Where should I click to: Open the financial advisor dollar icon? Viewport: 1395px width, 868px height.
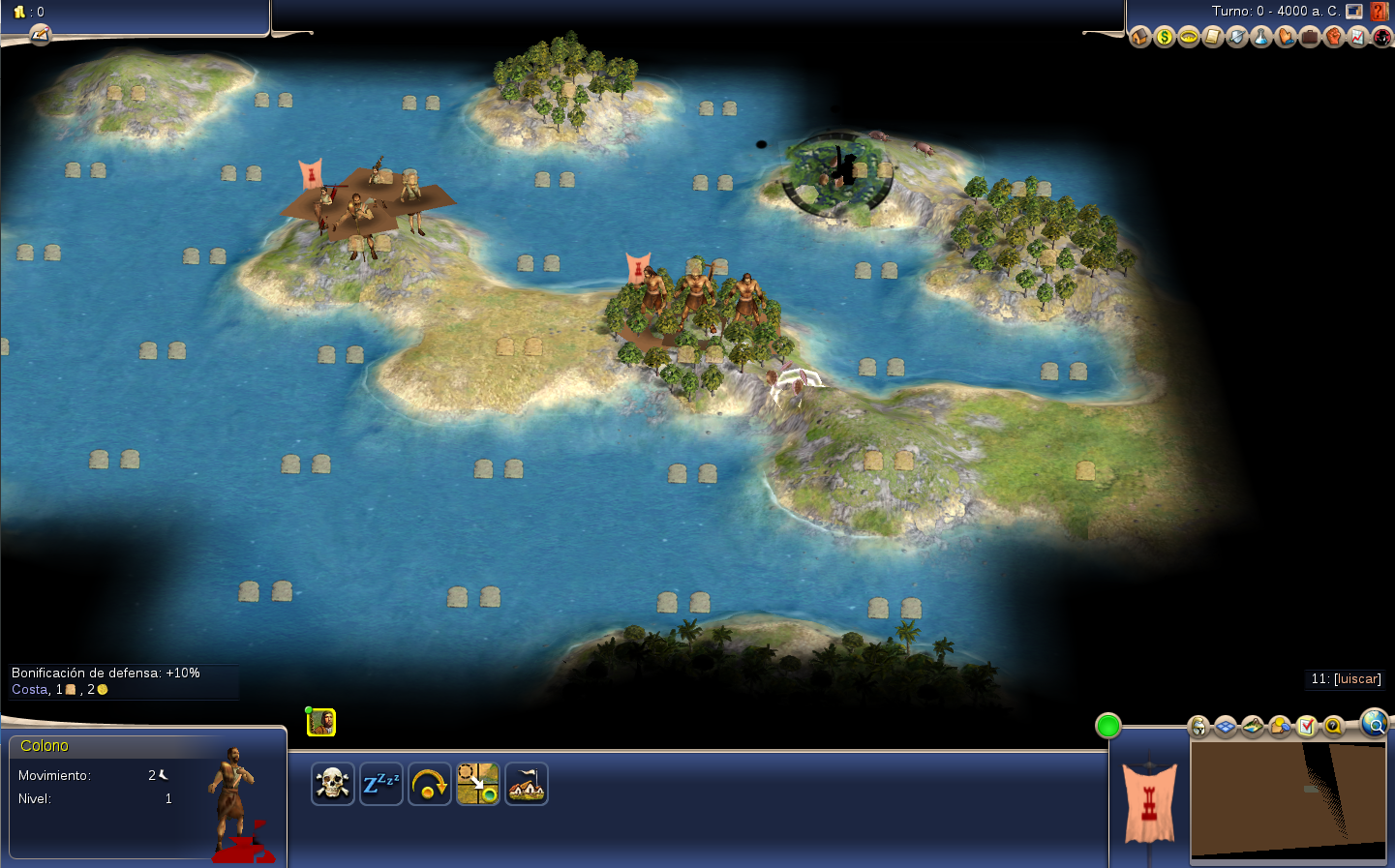click(x=1164, y=37)
